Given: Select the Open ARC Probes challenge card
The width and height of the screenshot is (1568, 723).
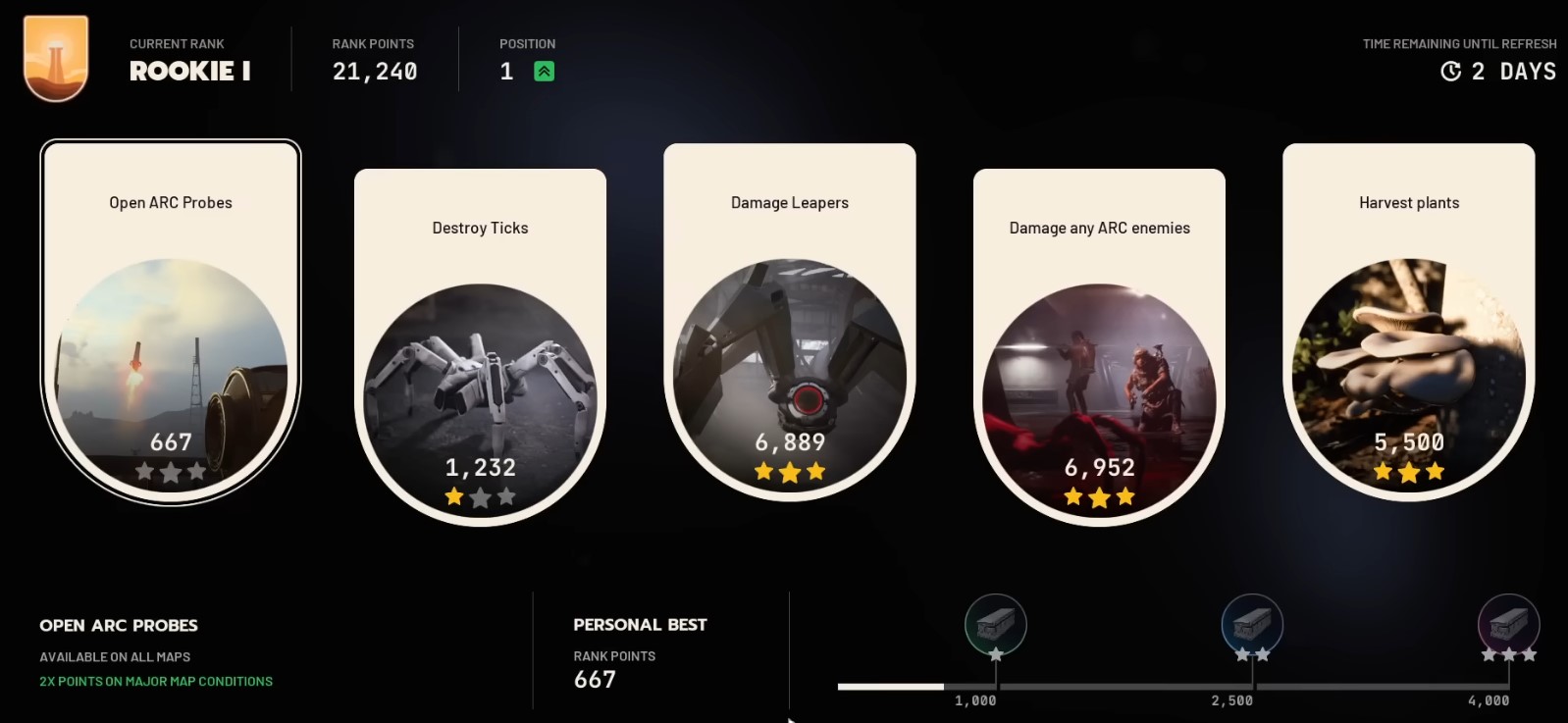Looking at the screenshot, I should 169,324.
